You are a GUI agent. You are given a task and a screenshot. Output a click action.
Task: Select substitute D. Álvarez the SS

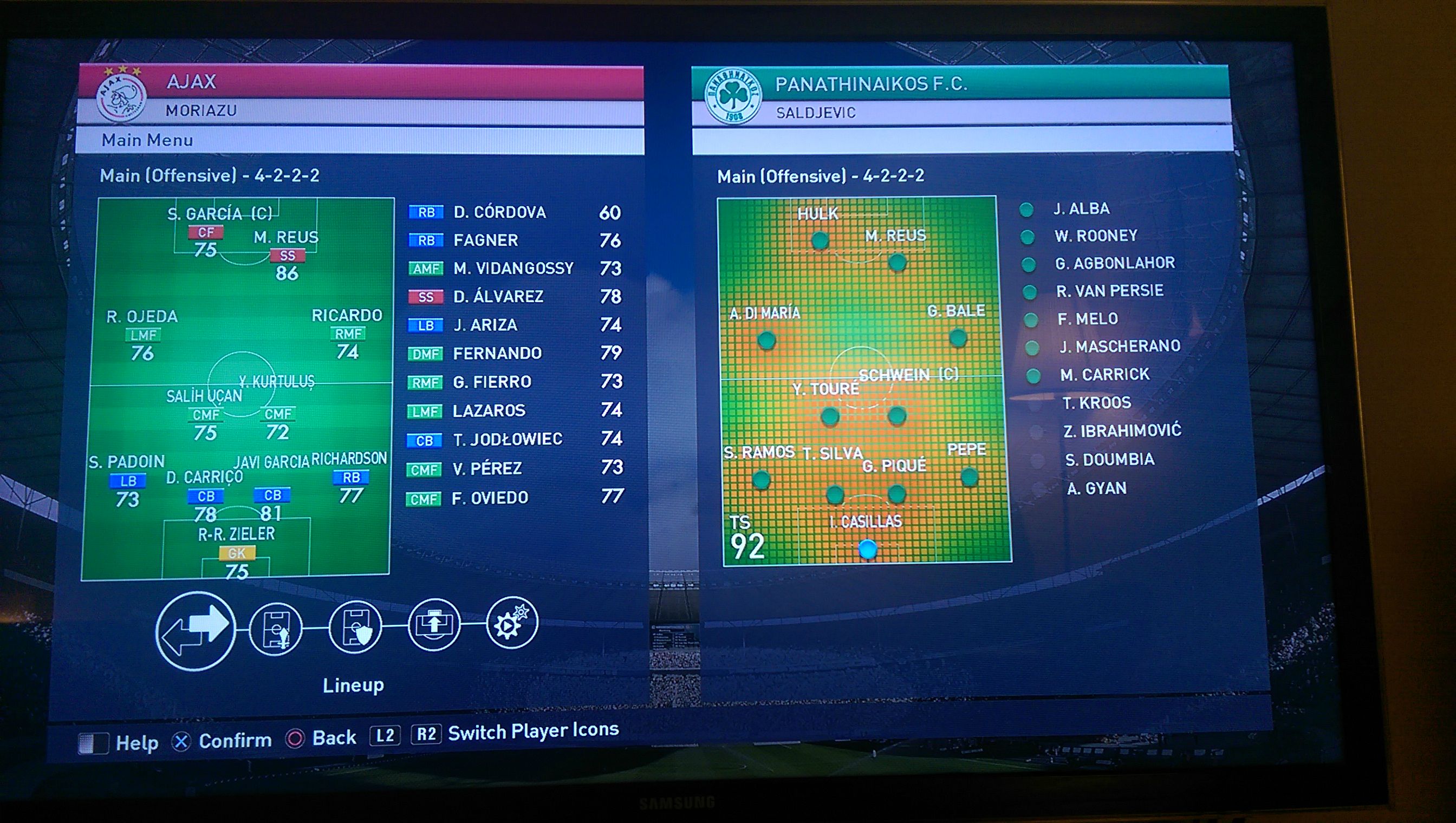coord(498,296)
